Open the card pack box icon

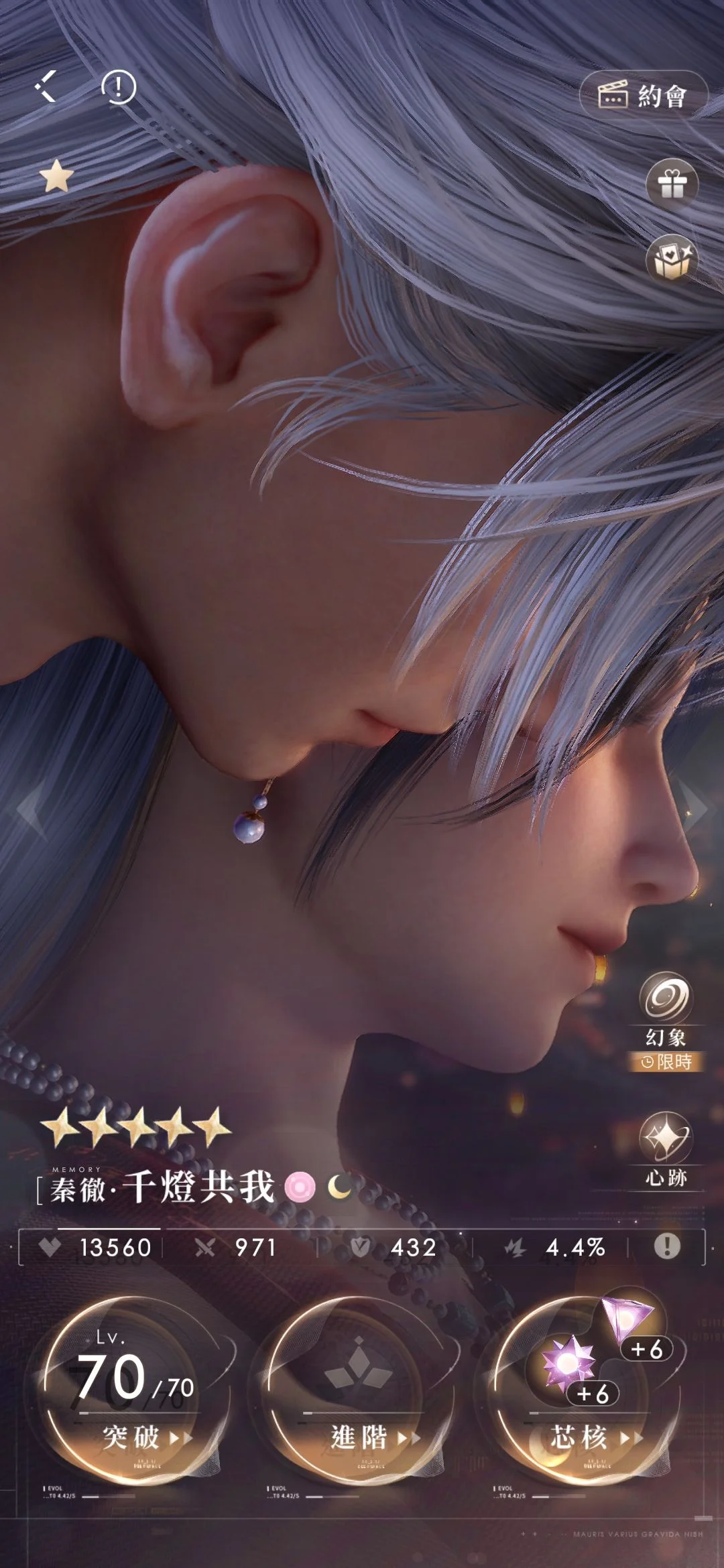[672, 261]
